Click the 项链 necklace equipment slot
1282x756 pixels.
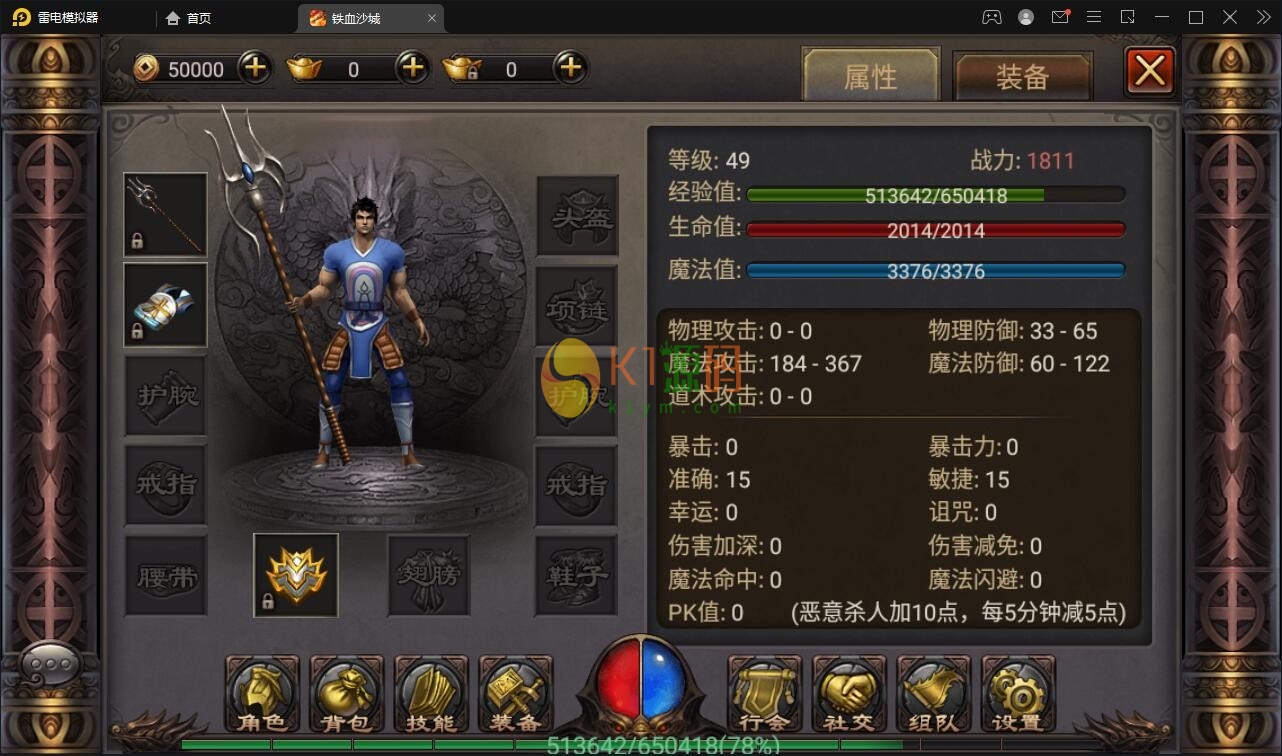[577, 305]
